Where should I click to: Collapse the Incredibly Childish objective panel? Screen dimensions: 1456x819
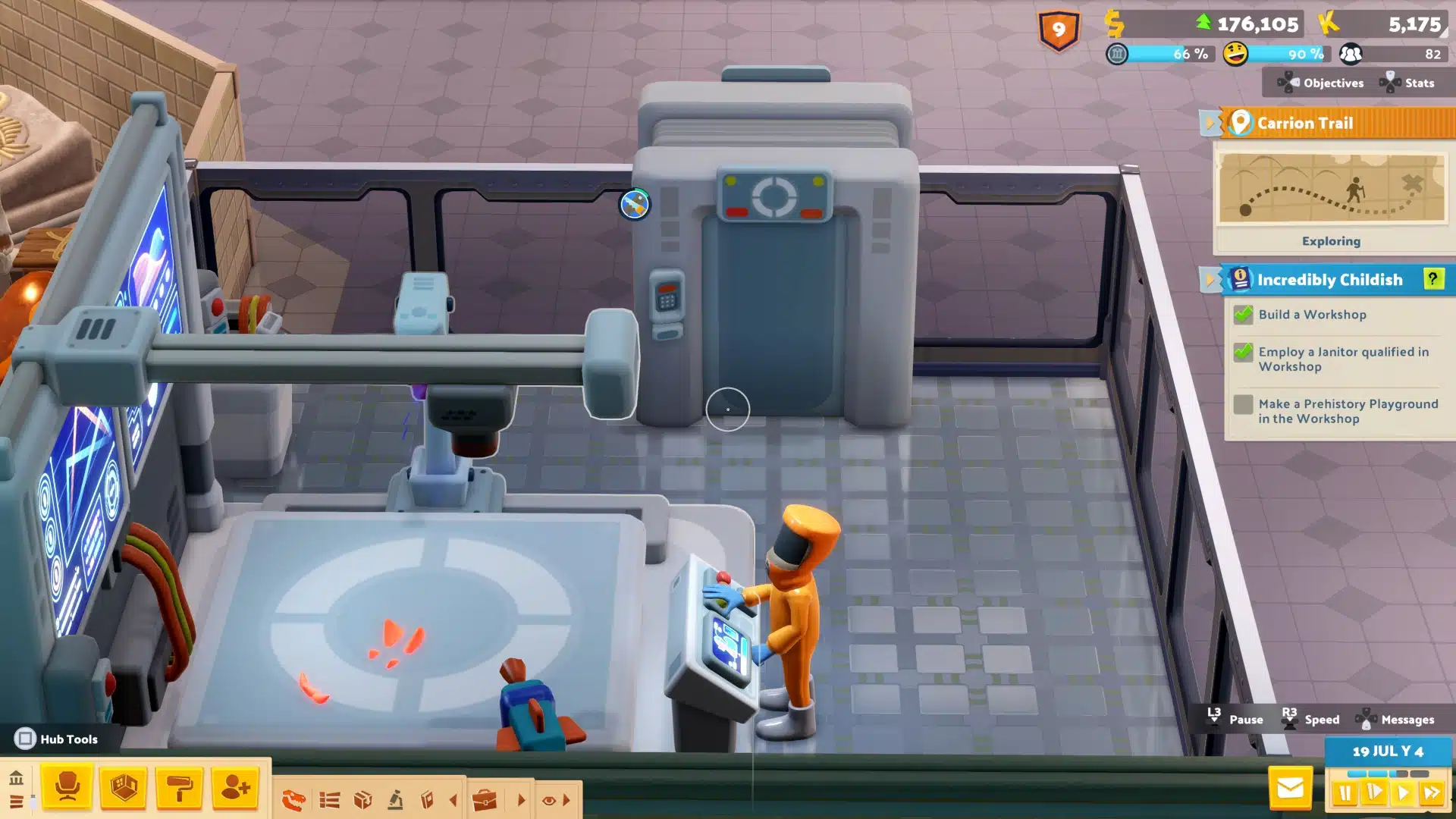pos(1210,280)
